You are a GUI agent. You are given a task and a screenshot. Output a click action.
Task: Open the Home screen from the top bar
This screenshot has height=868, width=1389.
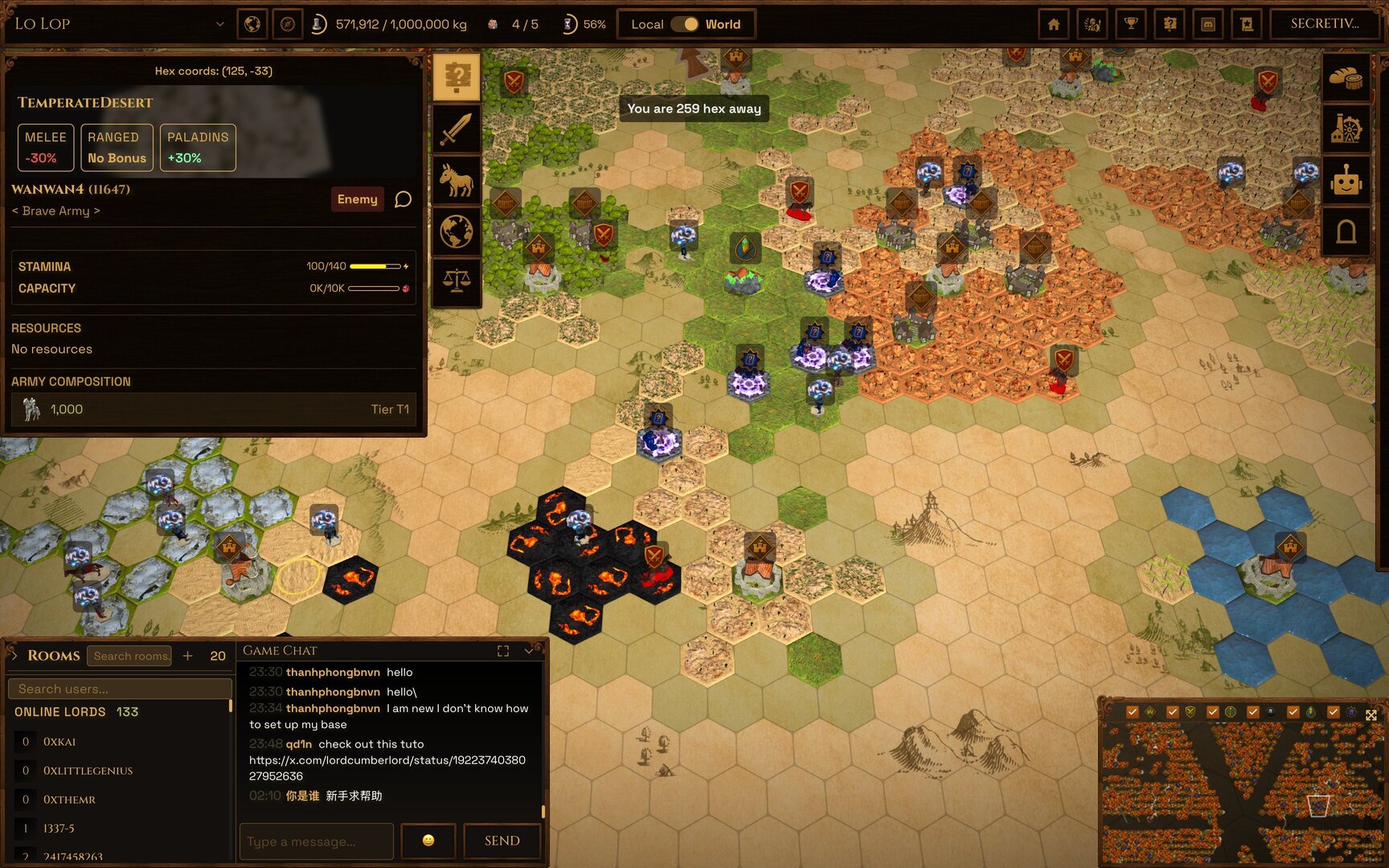coord(1053,24)
